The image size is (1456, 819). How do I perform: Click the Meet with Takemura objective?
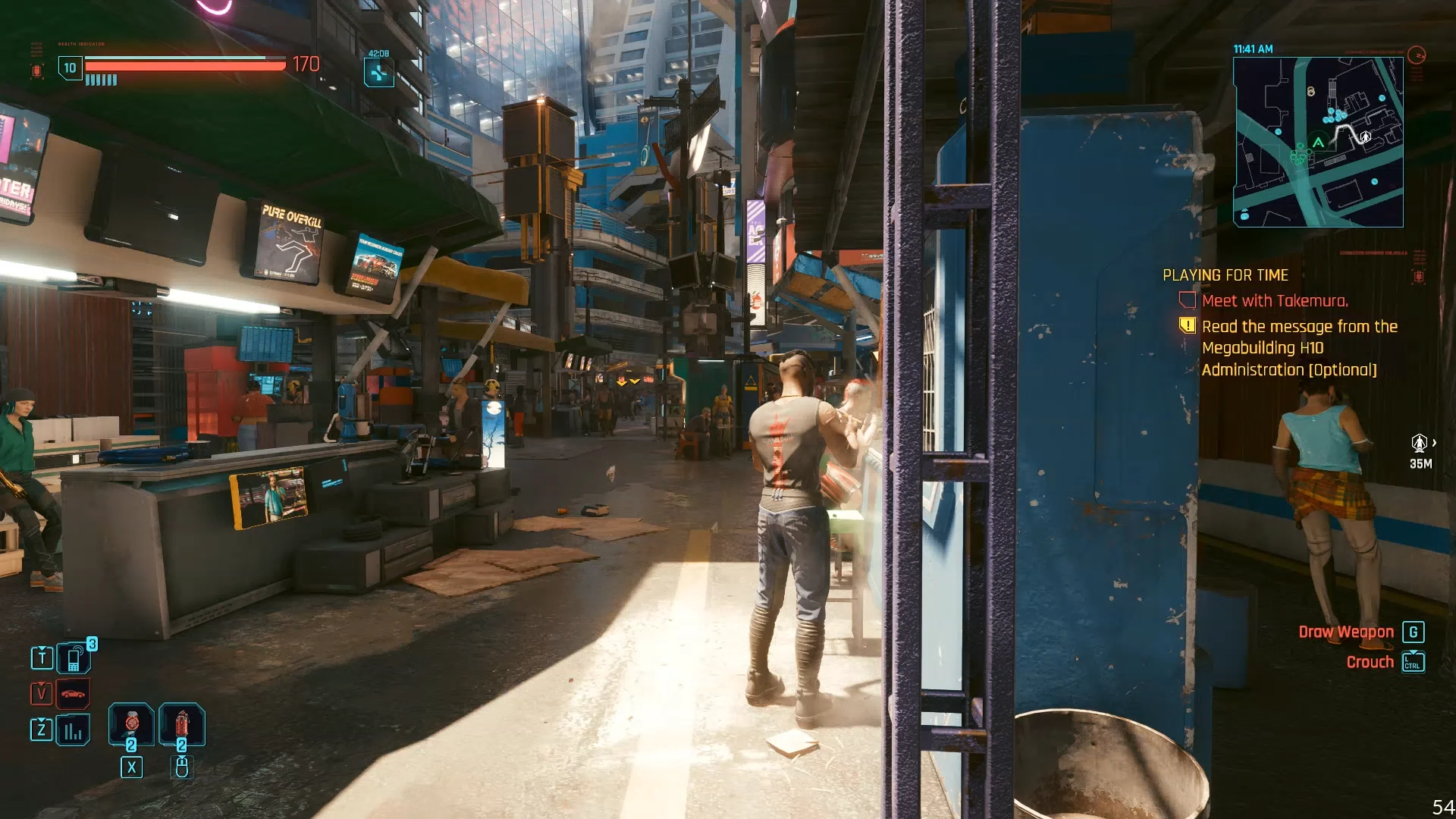[x=1274, y=301]
